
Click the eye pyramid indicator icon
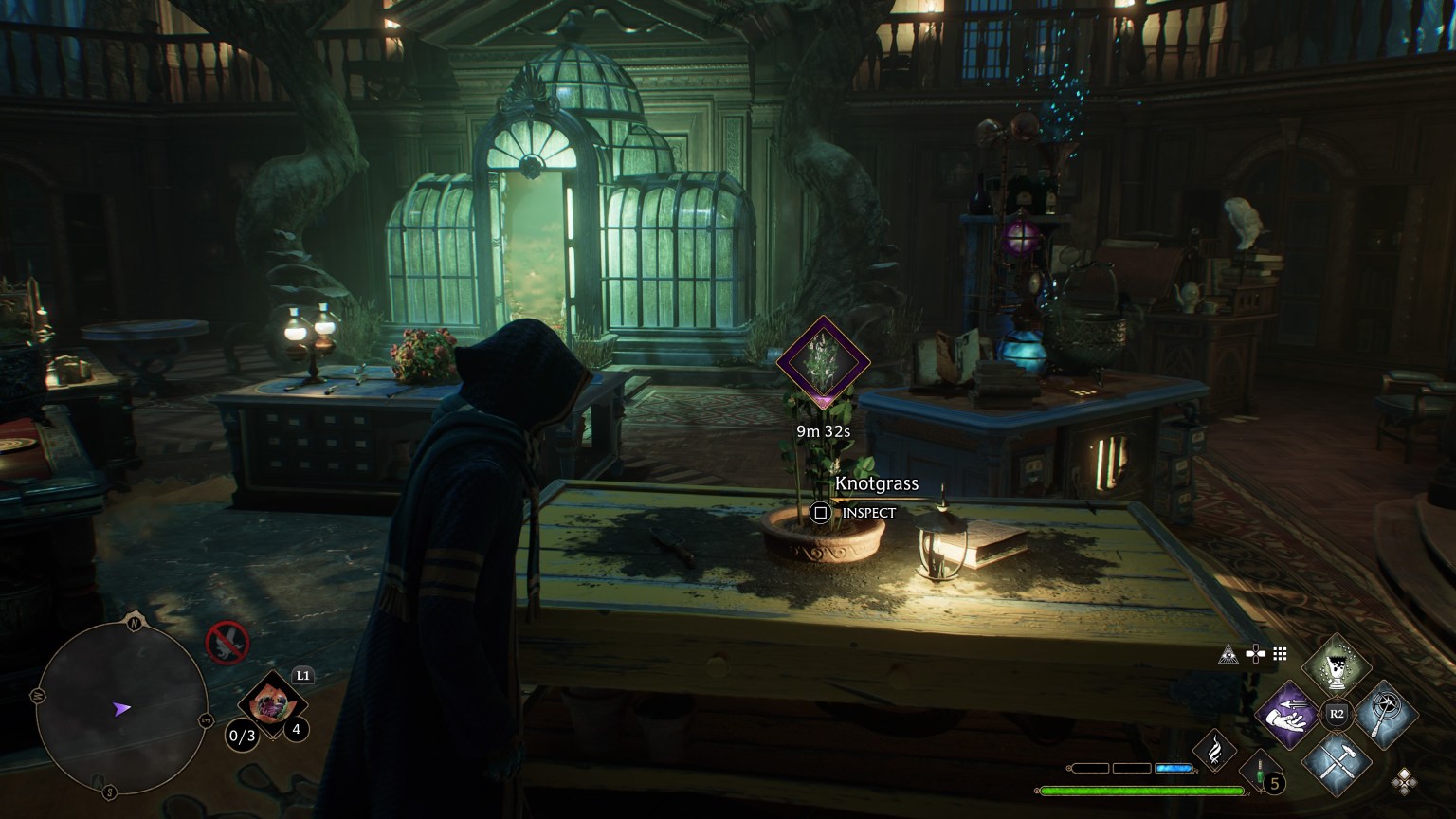pyautogui.click(x=1228, y=655)
